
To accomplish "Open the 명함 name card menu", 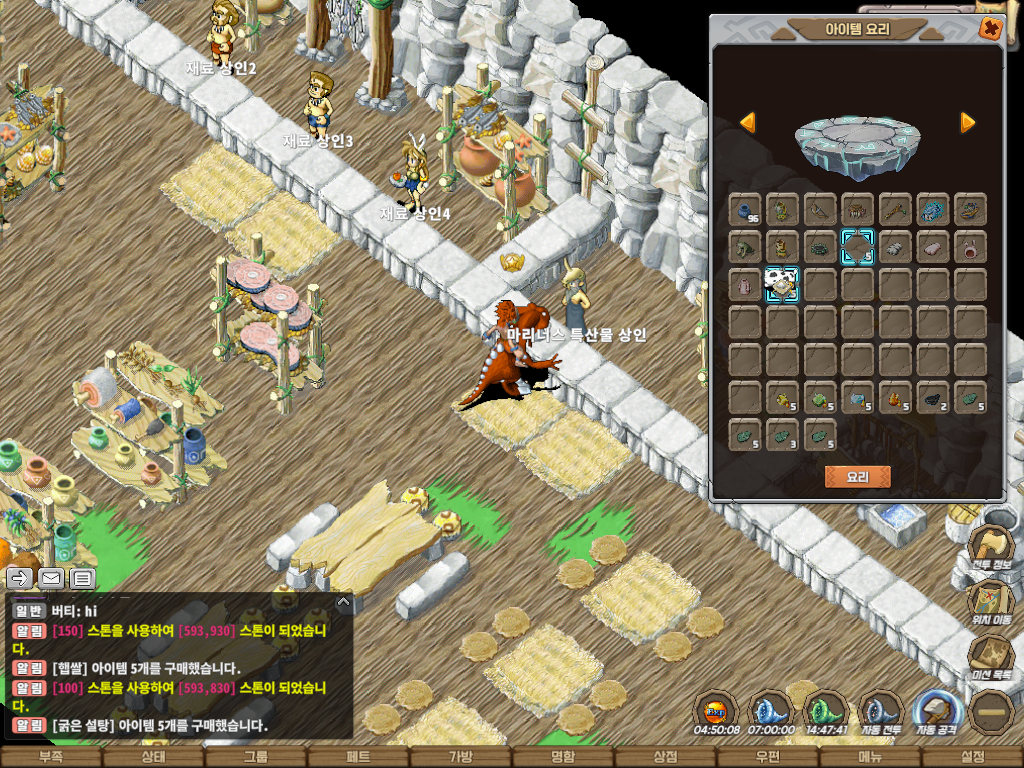I will 563,757.
